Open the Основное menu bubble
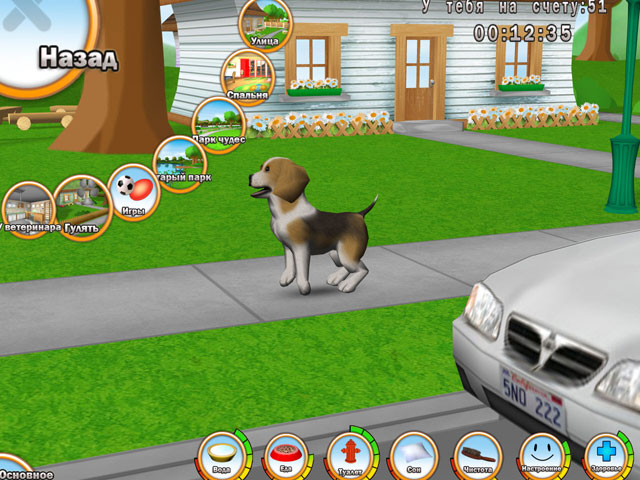 22,470
